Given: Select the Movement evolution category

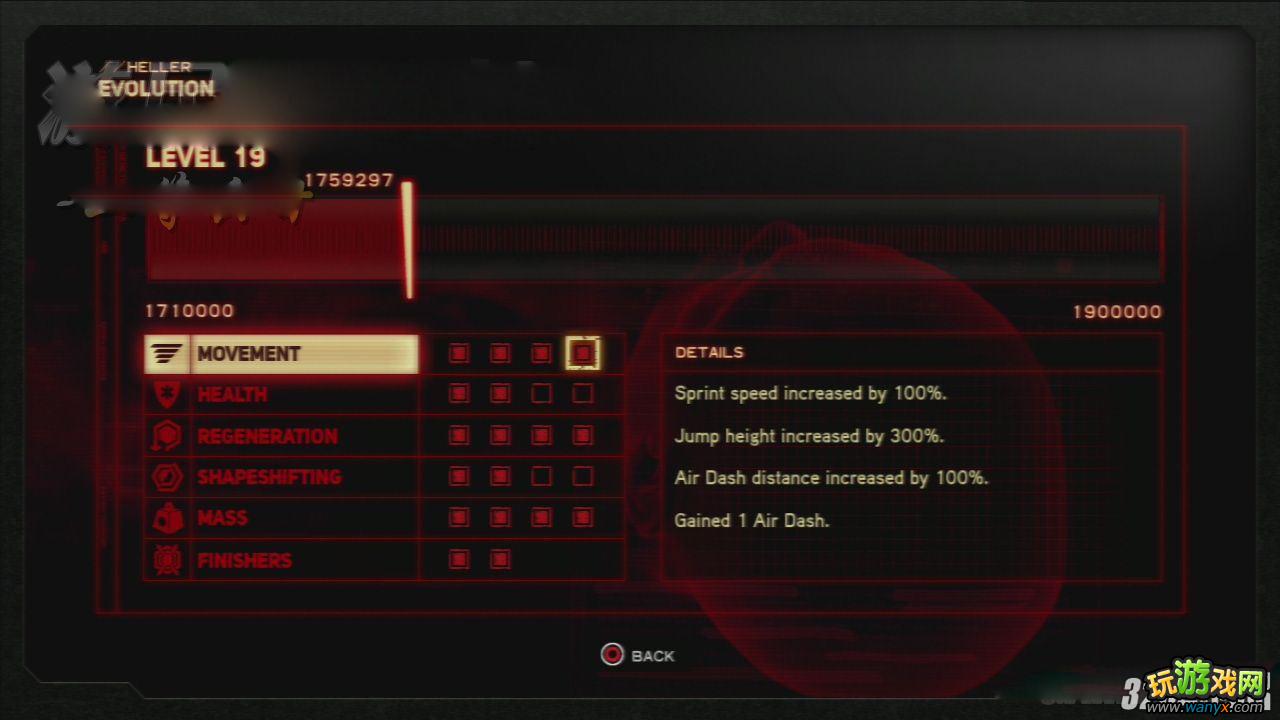Looking at the screenshot, I should pyautogui.click(x=281, y=354).
